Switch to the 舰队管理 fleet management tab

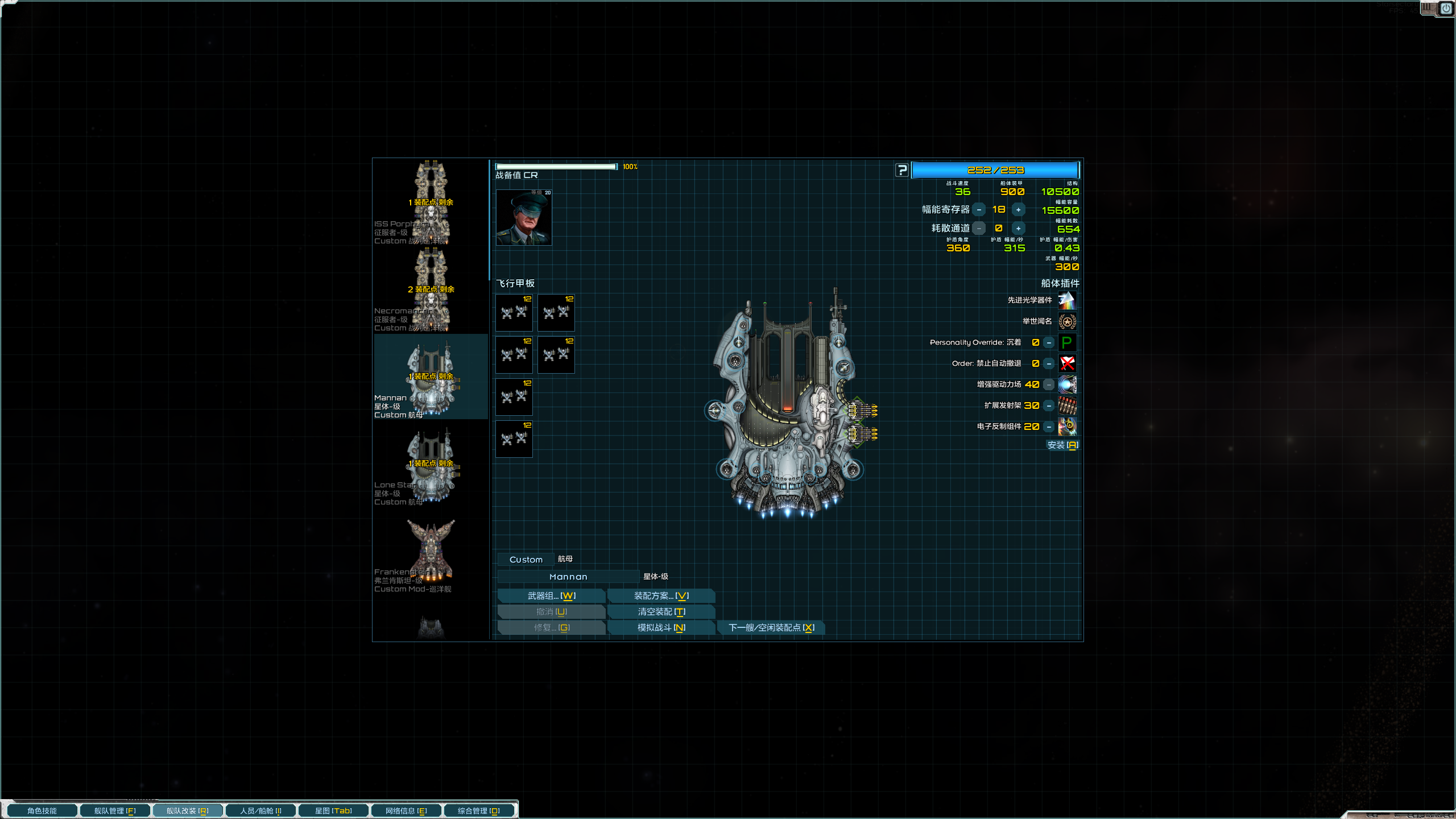115,810
